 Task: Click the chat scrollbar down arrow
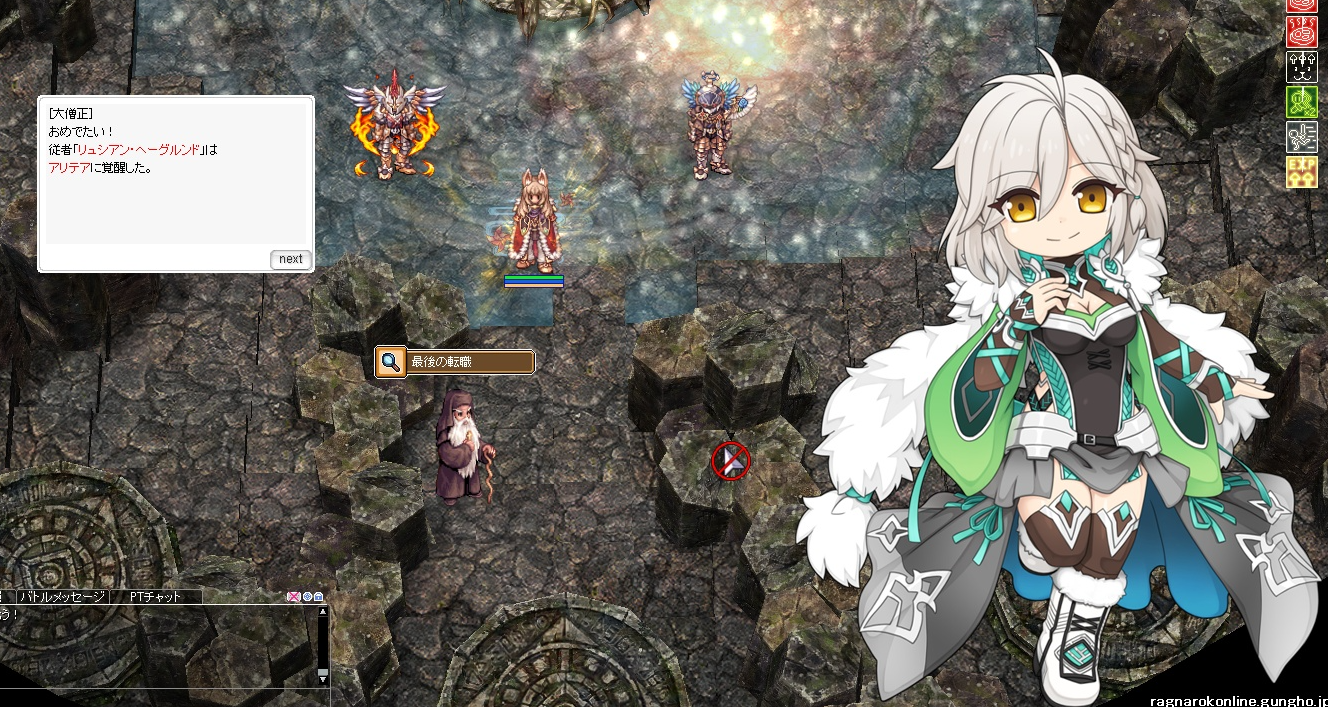322,677
